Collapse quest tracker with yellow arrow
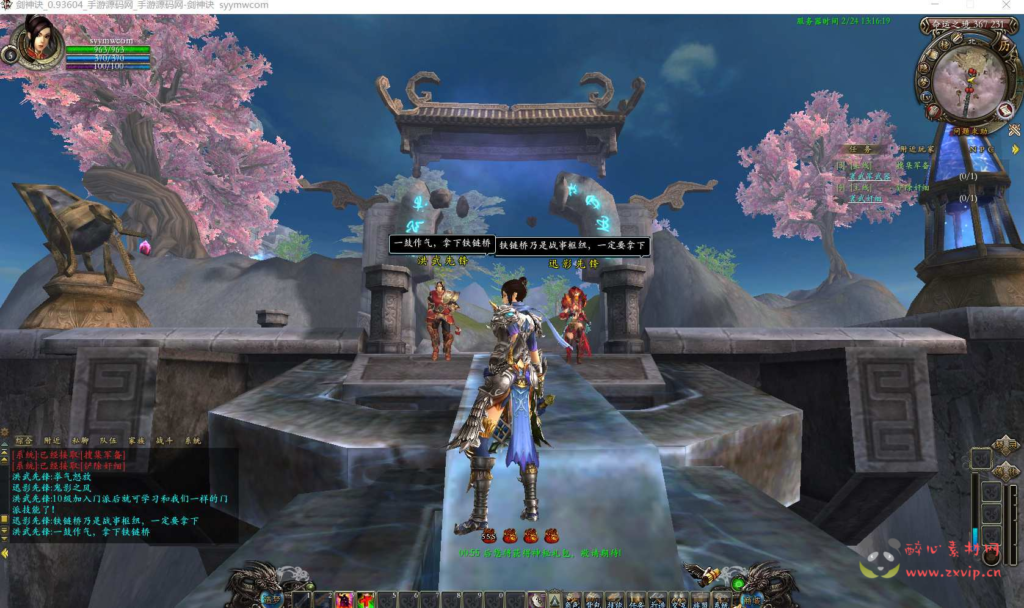 point(1015,149)
